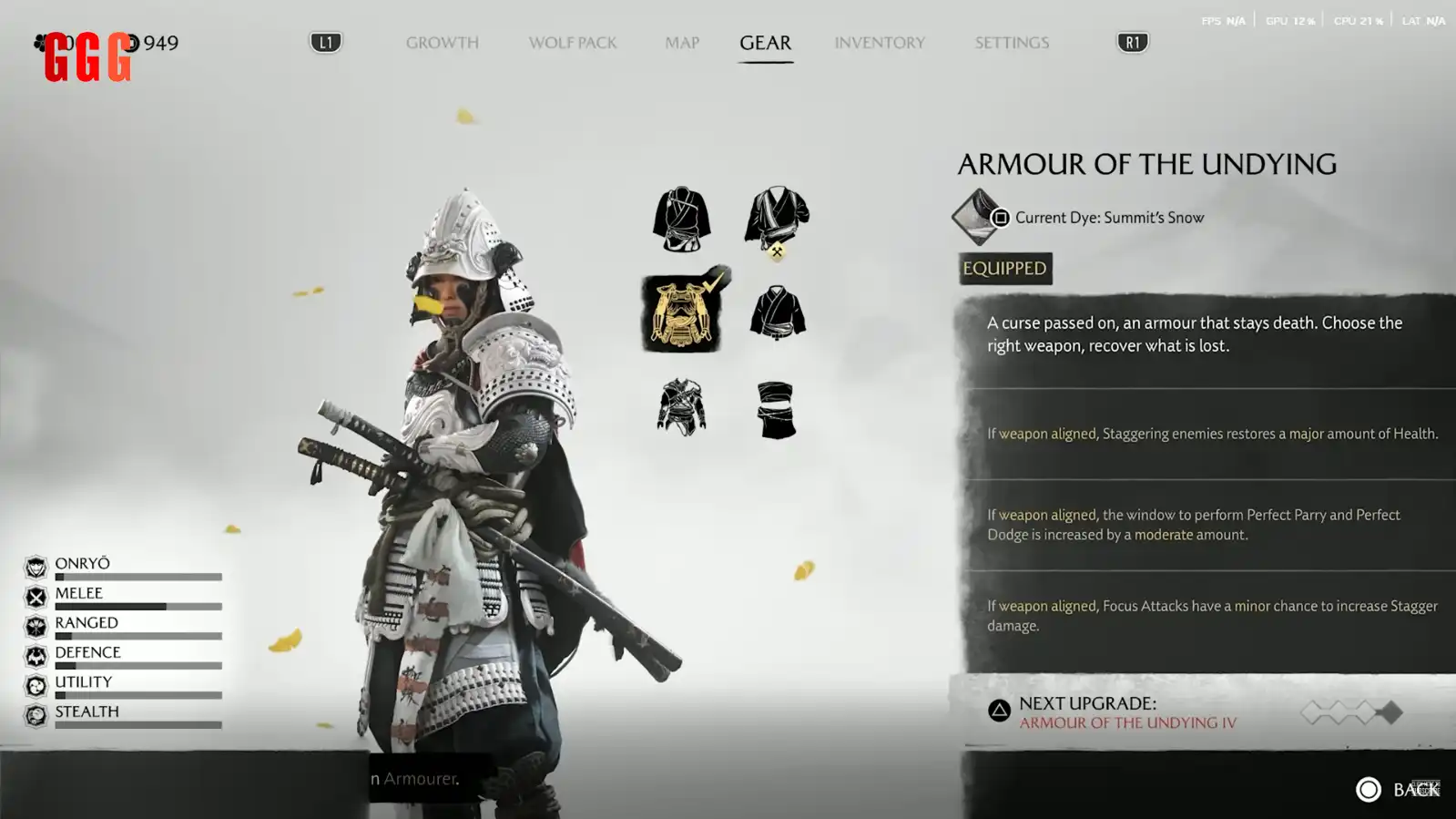Image resolution: width=1456 pixels, height=819 pixels.
Task: Open the Wolf Pack tab
Action: point(572,43)
